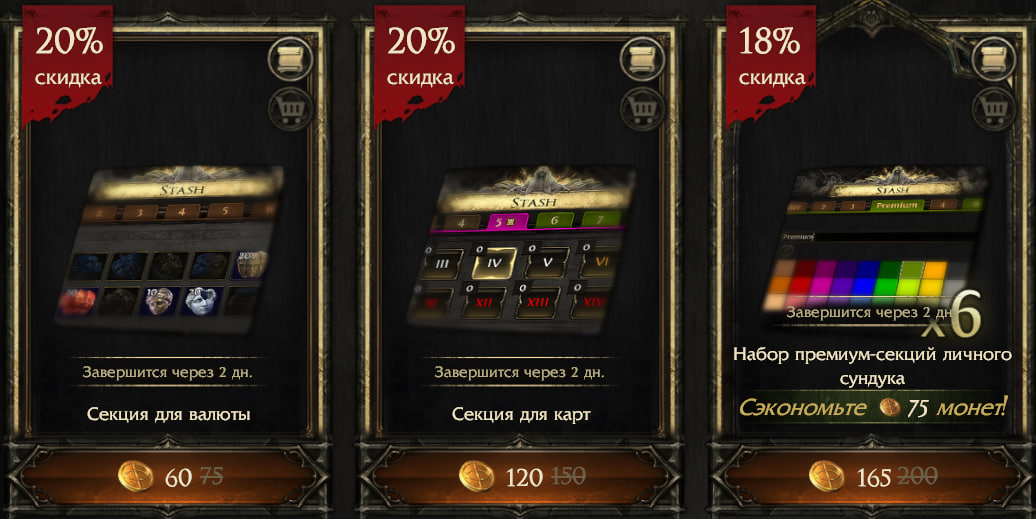Buy the currency stash tab for 60 coins
This screenshot has height=519, width=1036.
(168, 476)
